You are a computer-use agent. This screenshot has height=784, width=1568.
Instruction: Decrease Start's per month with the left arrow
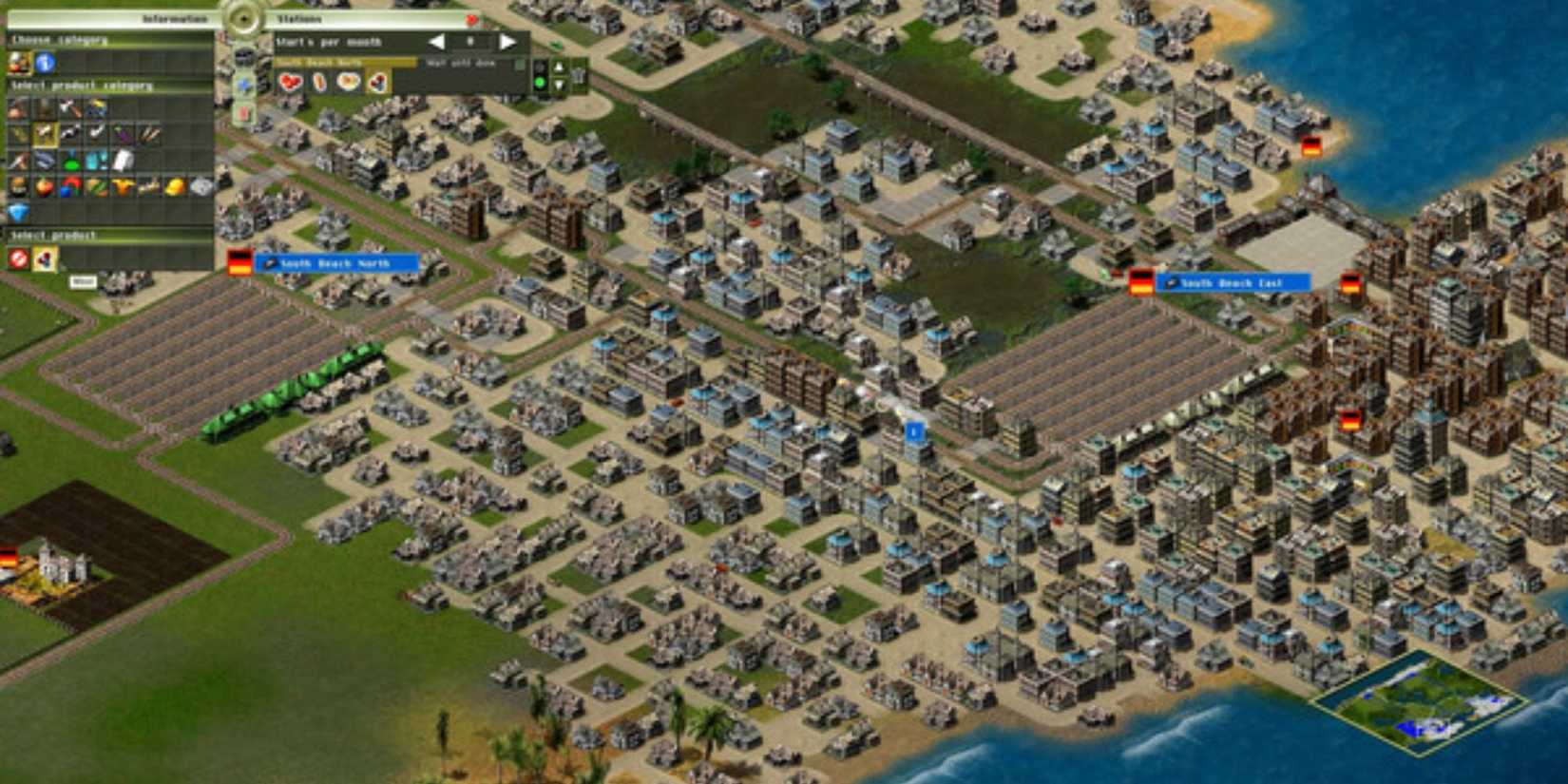pos(435,42)
